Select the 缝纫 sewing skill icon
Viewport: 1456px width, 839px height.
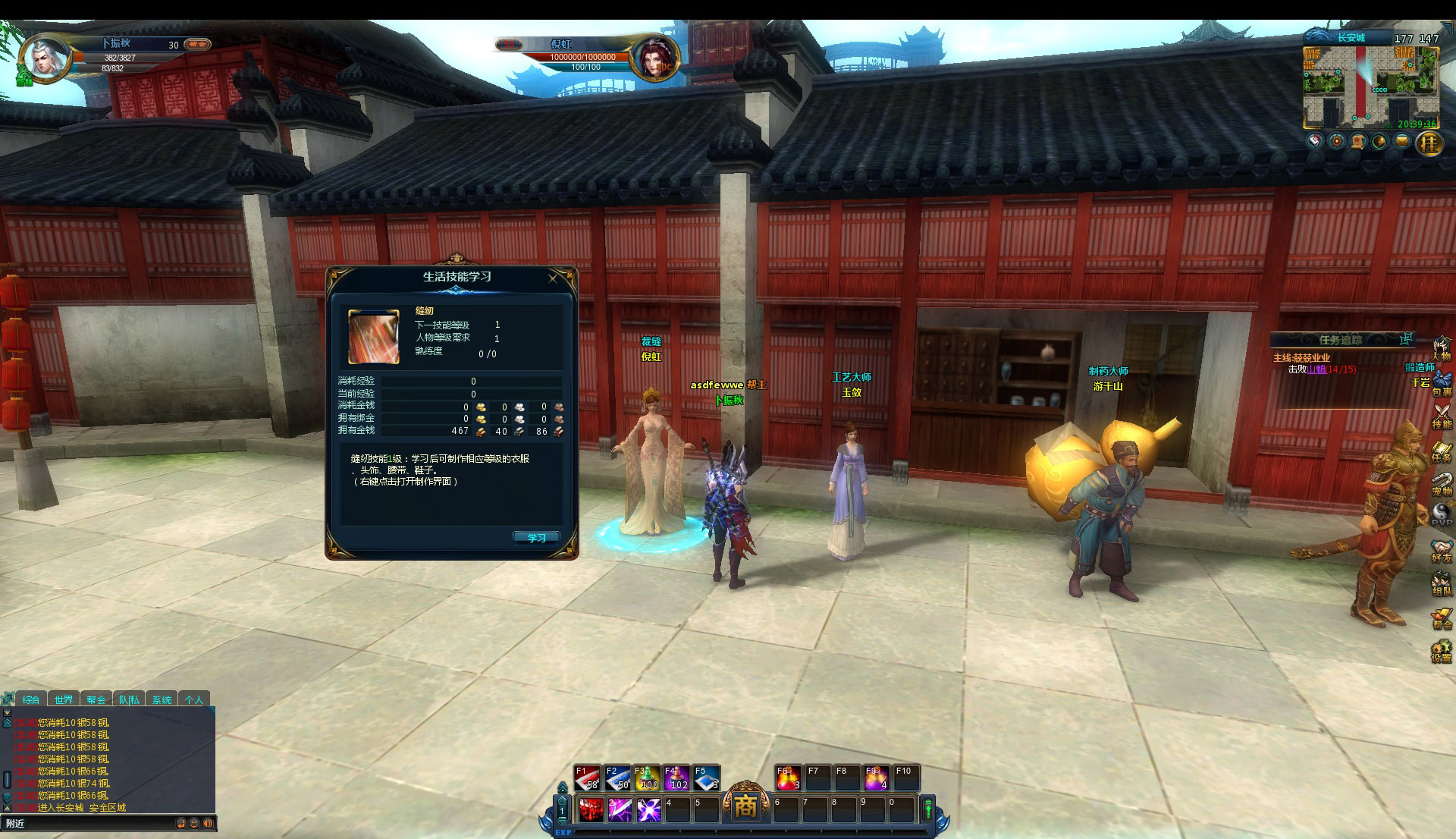[x=373, y=336]
